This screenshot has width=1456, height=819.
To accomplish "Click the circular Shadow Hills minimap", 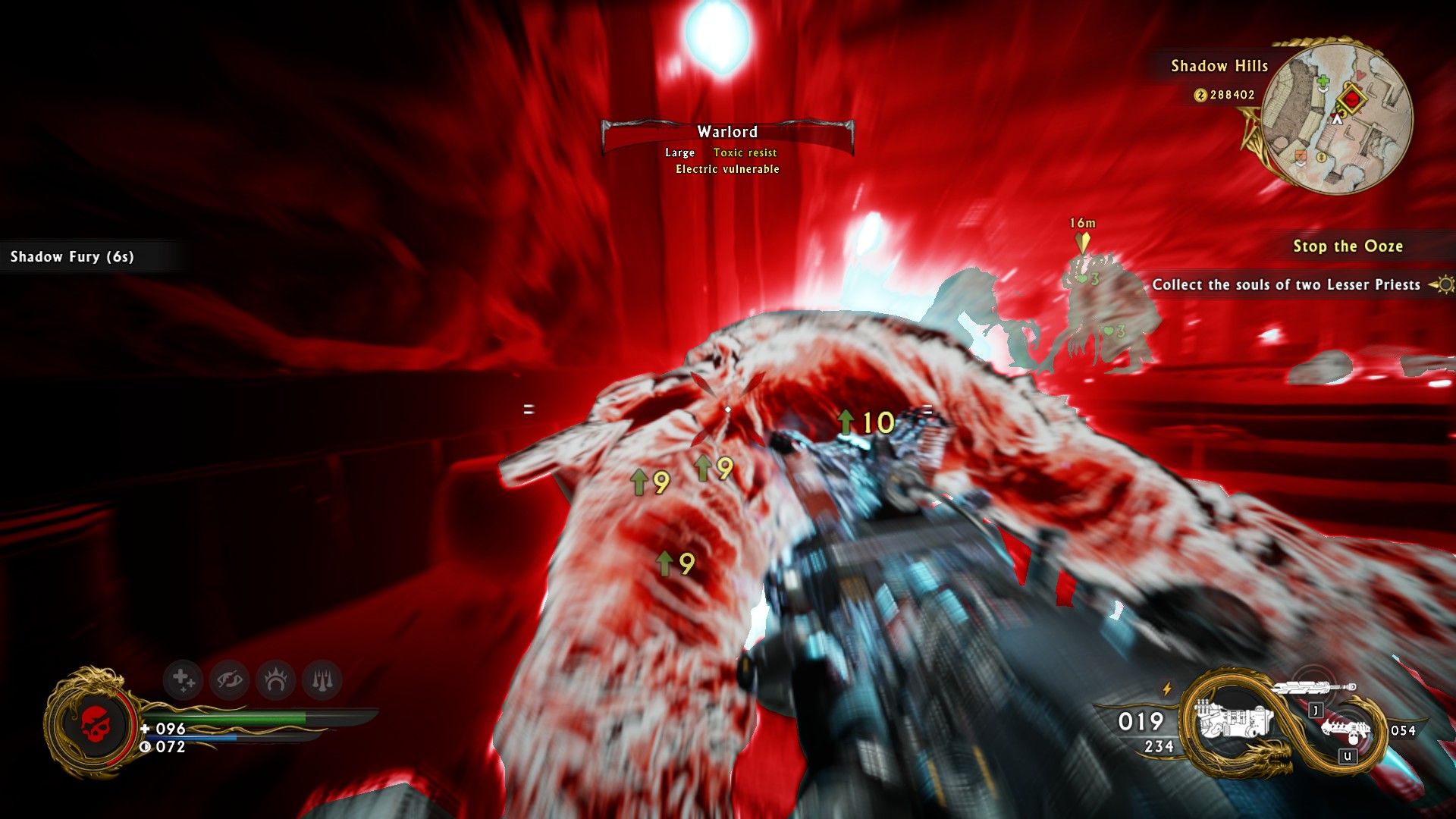I will [x=1338, y=116].
